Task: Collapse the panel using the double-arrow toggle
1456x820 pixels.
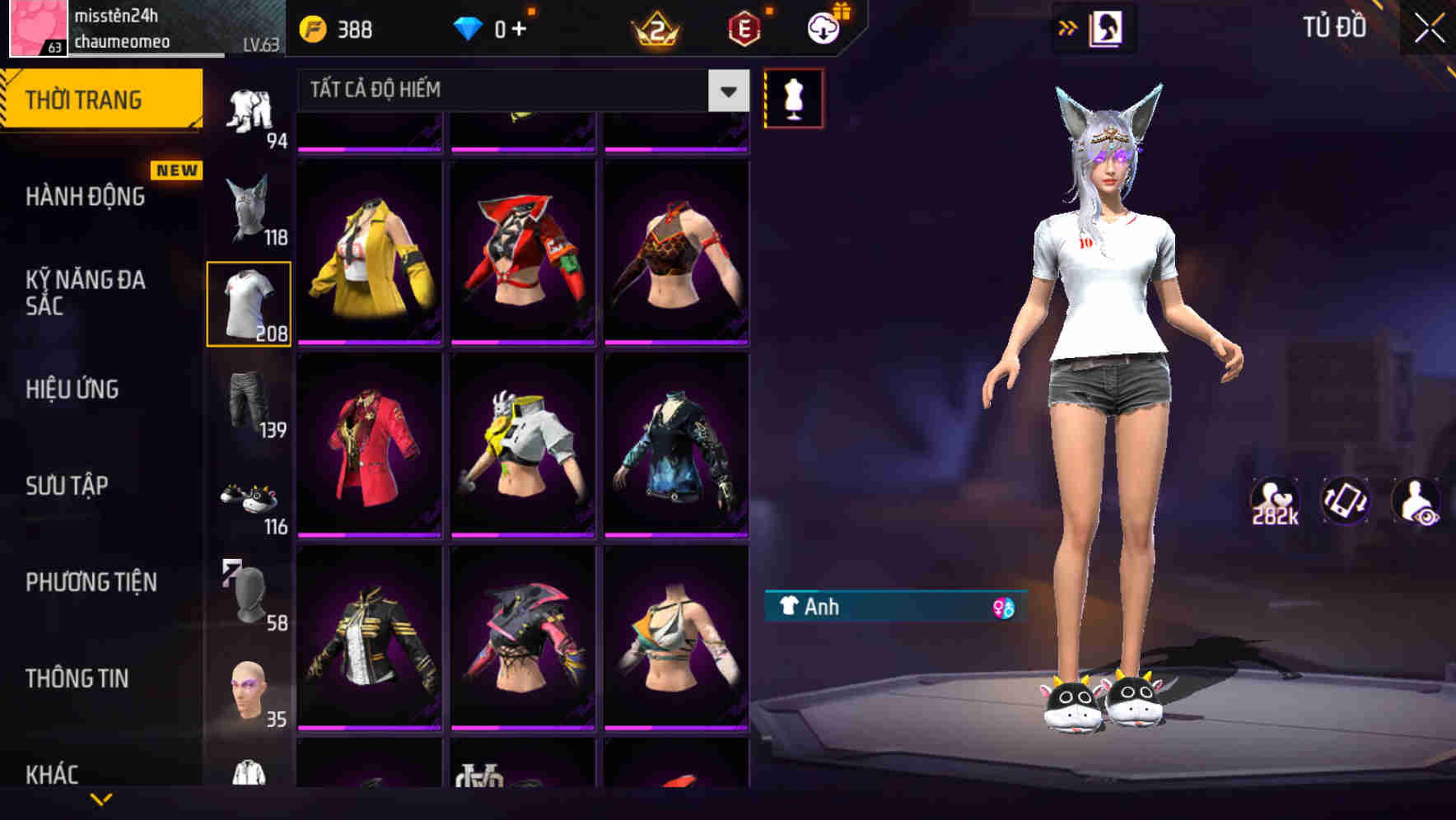Action: [x=1068, y=26]
